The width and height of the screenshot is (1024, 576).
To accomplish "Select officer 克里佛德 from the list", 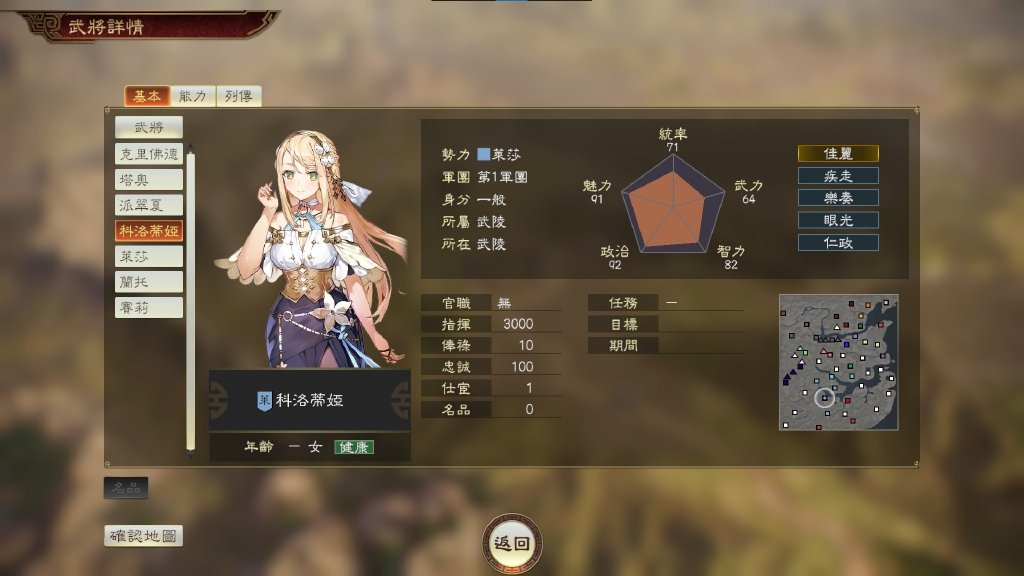I will click(x=149, y=154).
